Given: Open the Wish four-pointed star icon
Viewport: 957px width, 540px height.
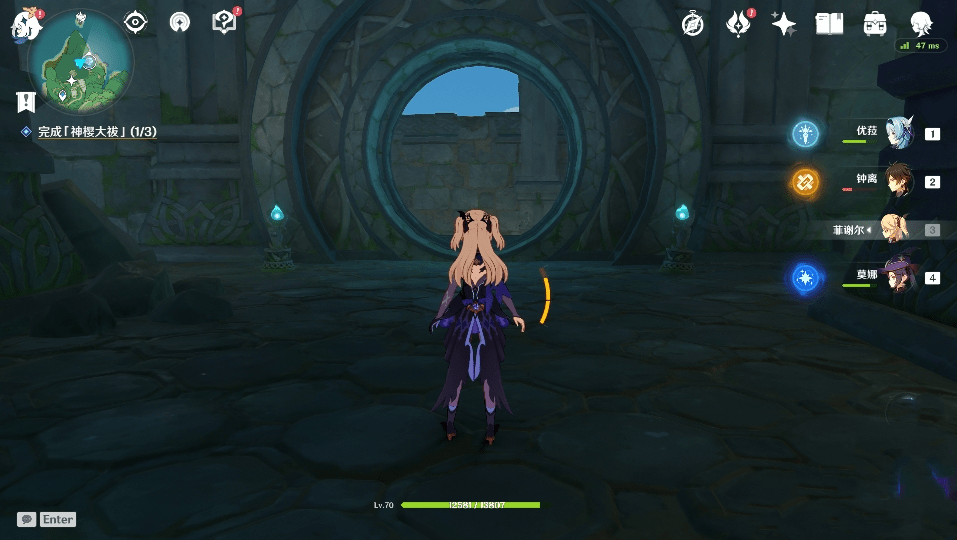Looking at the screenshot, I should click(x=784, y=24).
